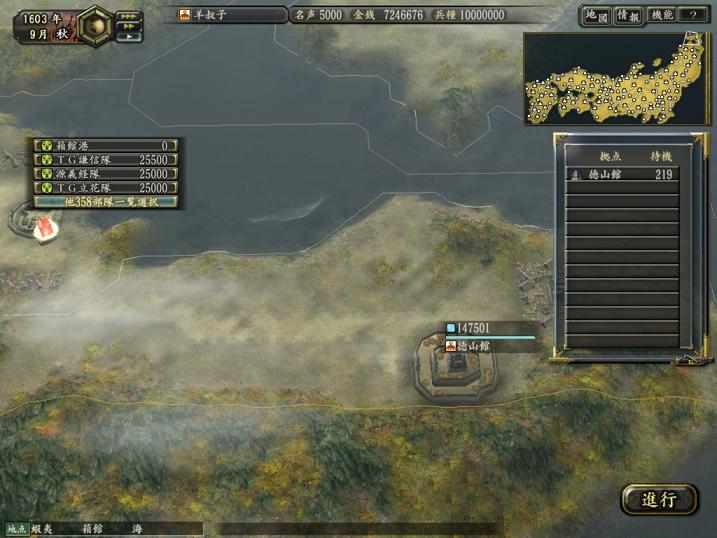Click the 進行 advance button
The height and width of the screenshot is (538, 717).
(x=659, y=499)
